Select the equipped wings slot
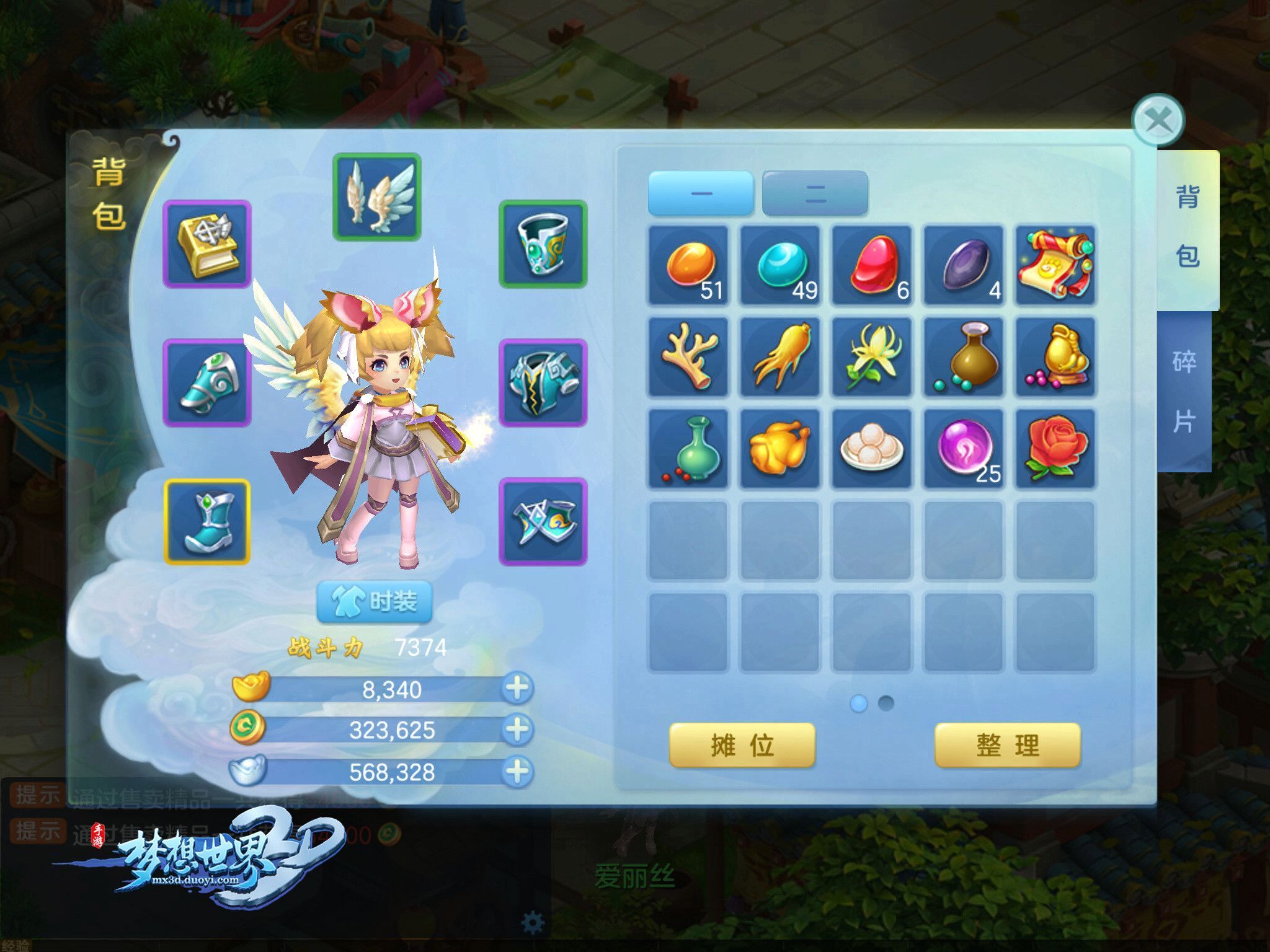The width and height of the screenshot is (1270, 952). coord(377,197)
